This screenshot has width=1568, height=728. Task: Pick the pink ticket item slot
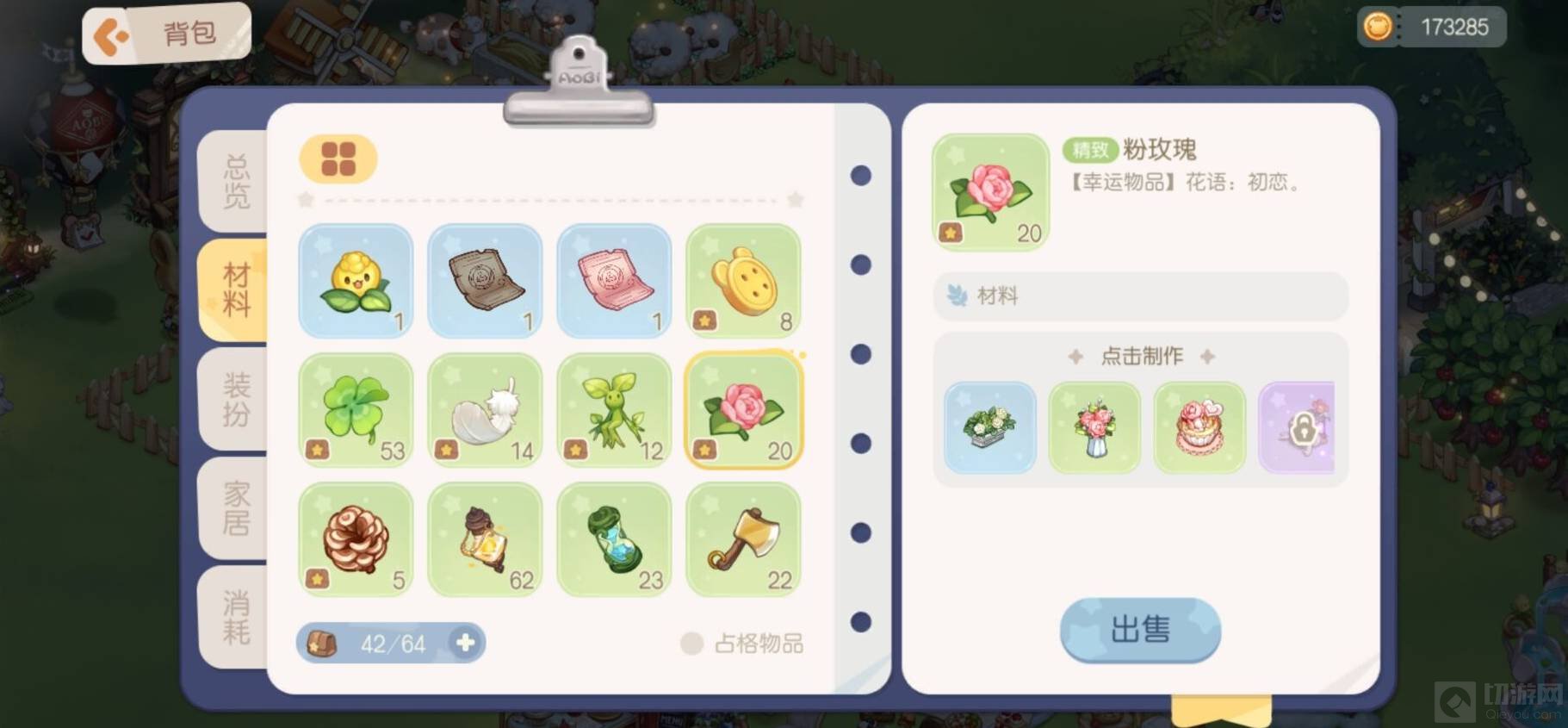[x=614, y=281]
